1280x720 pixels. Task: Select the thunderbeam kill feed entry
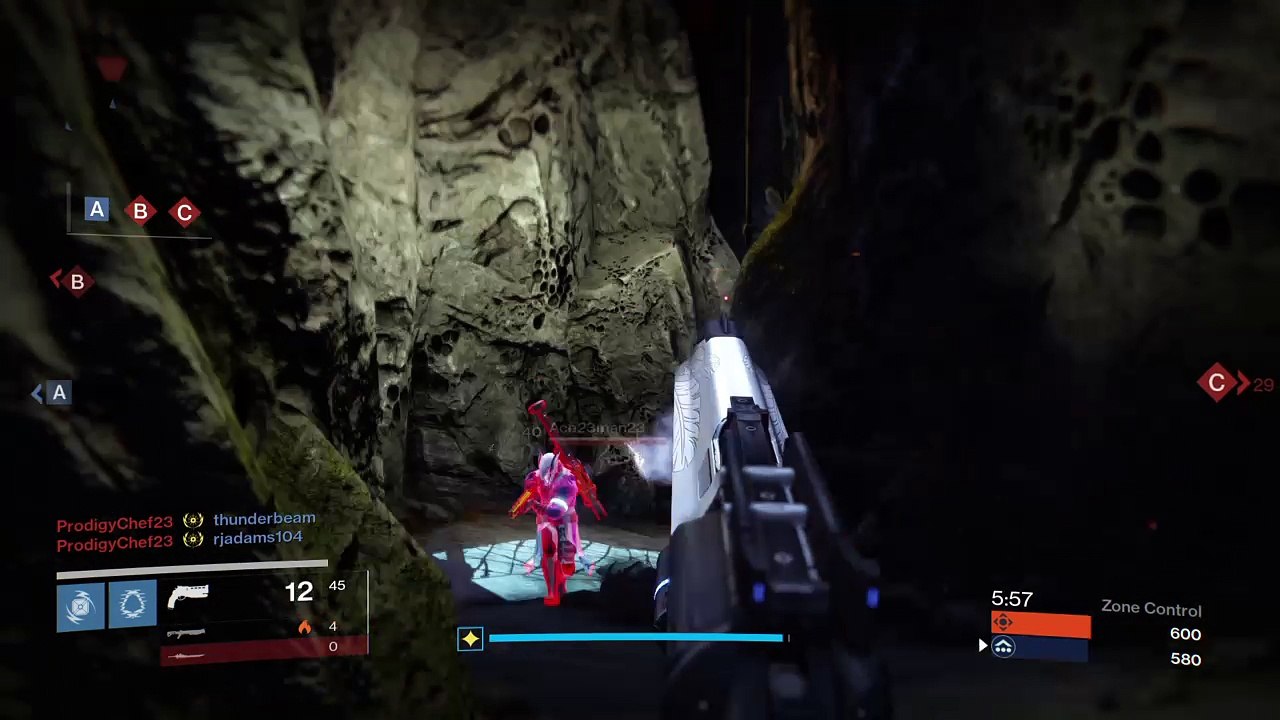(264, 519)
